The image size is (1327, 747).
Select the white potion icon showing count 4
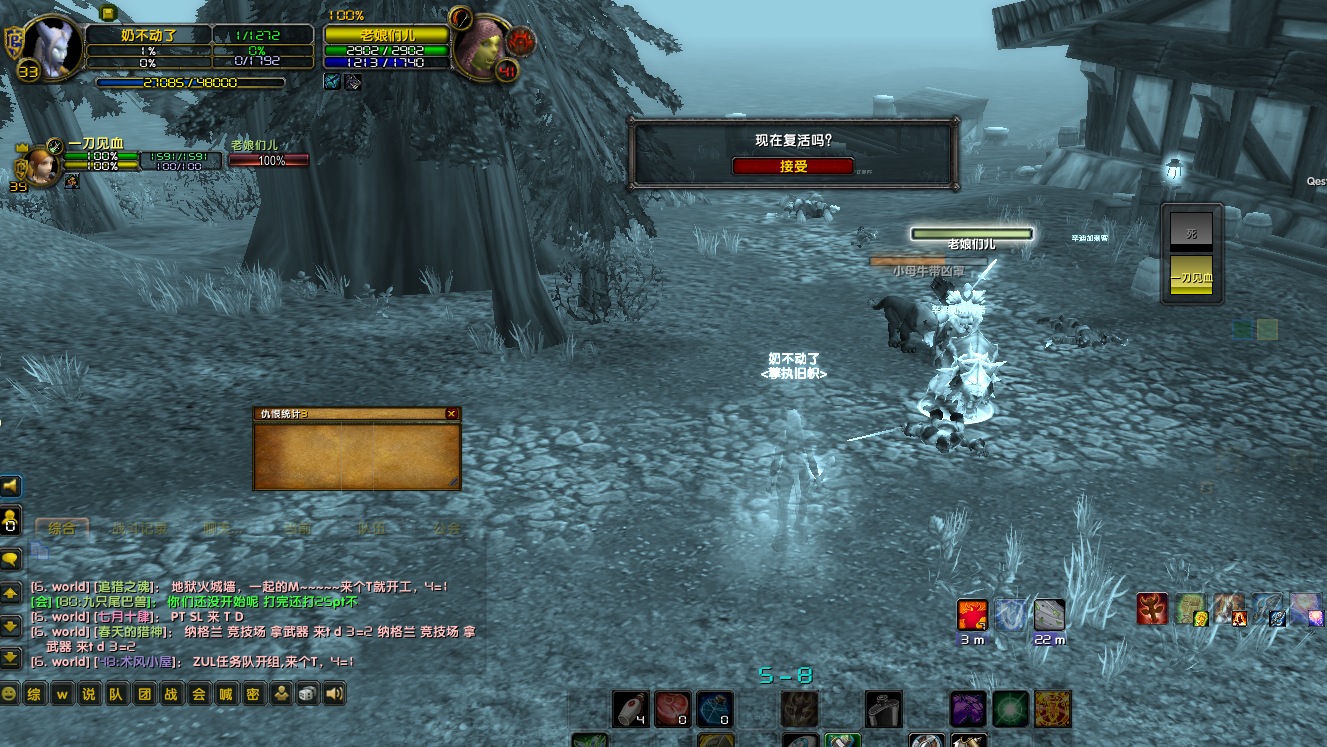629,710
